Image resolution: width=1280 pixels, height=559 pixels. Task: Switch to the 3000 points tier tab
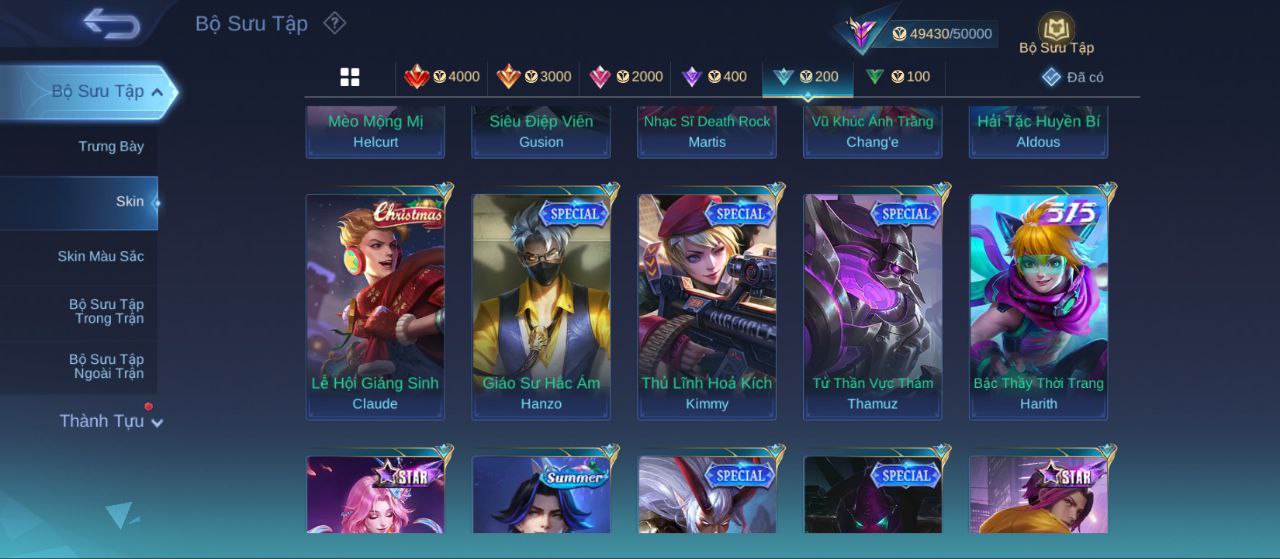(x=534, y=77)
